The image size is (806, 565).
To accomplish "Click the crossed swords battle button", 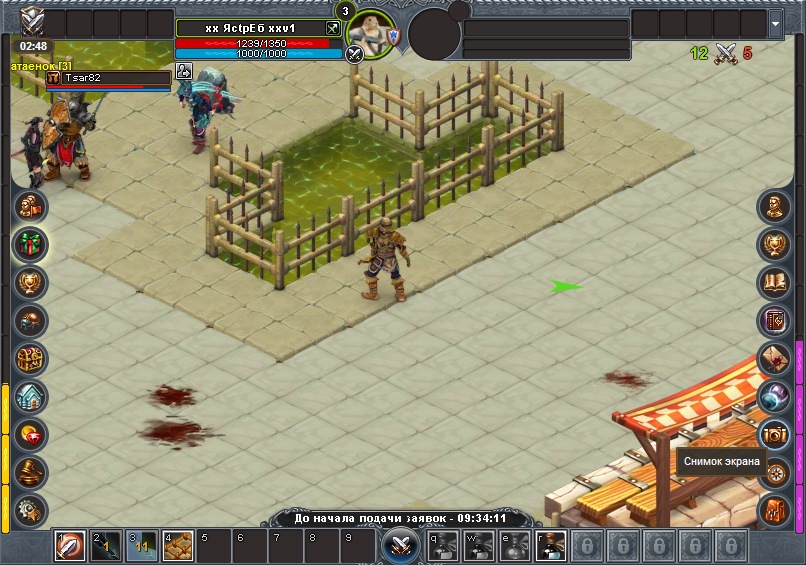I will pyautogui.click(x=400, y=546).
